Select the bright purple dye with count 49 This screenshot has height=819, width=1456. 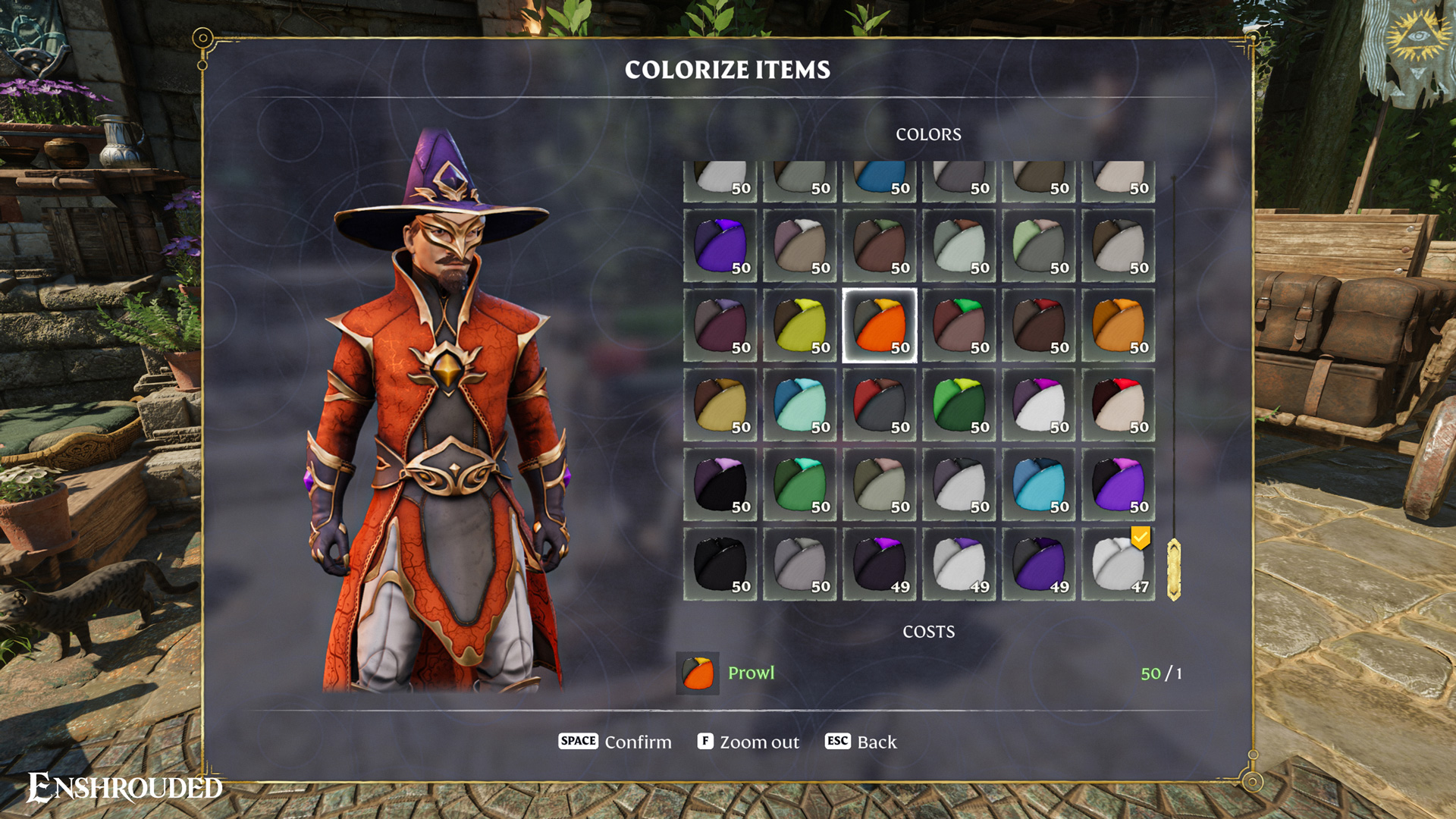(x=1039, y=564)
